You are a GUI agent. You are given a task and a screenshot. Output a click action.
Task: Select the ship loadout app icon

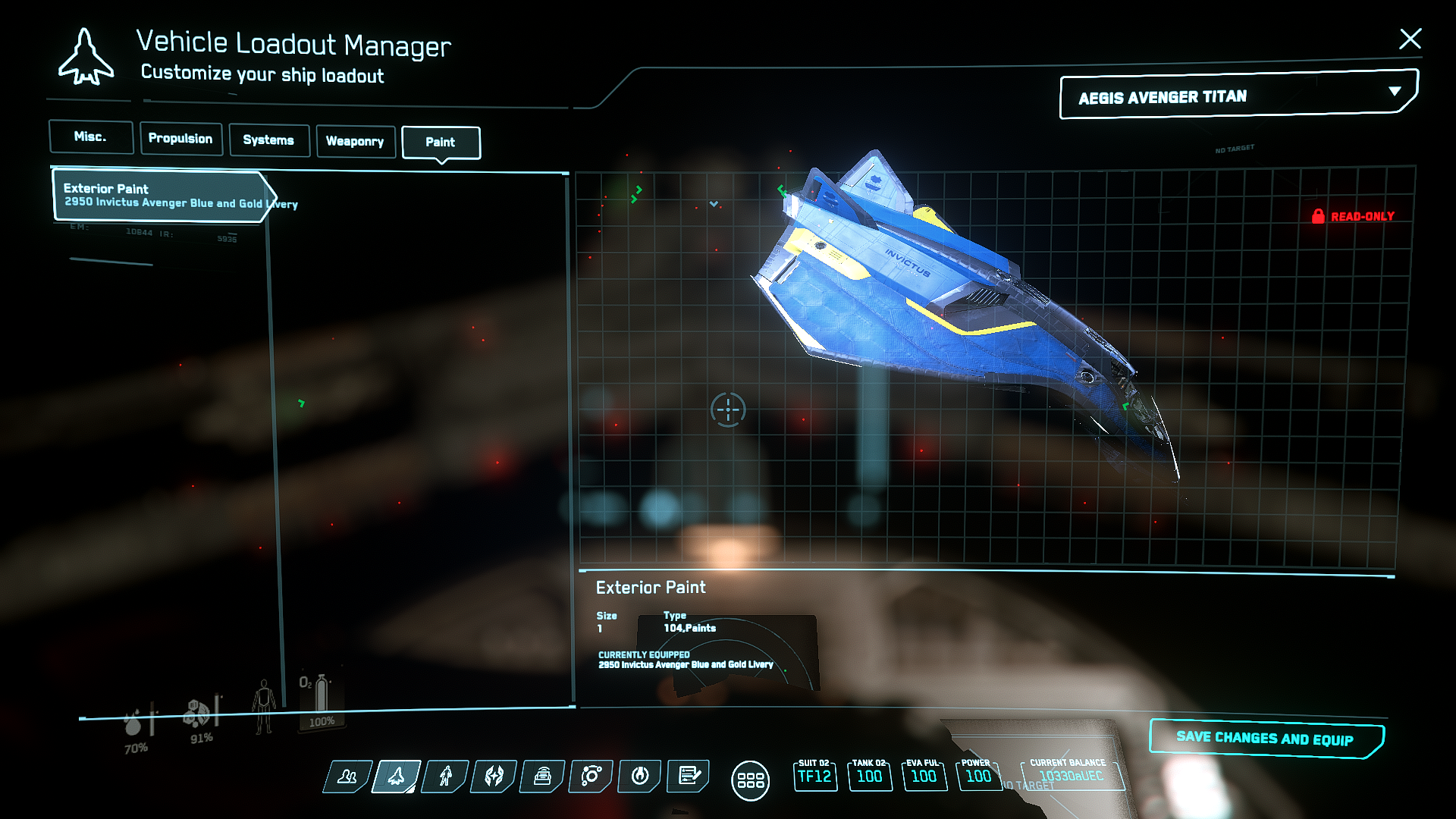(x=397, y=776)
